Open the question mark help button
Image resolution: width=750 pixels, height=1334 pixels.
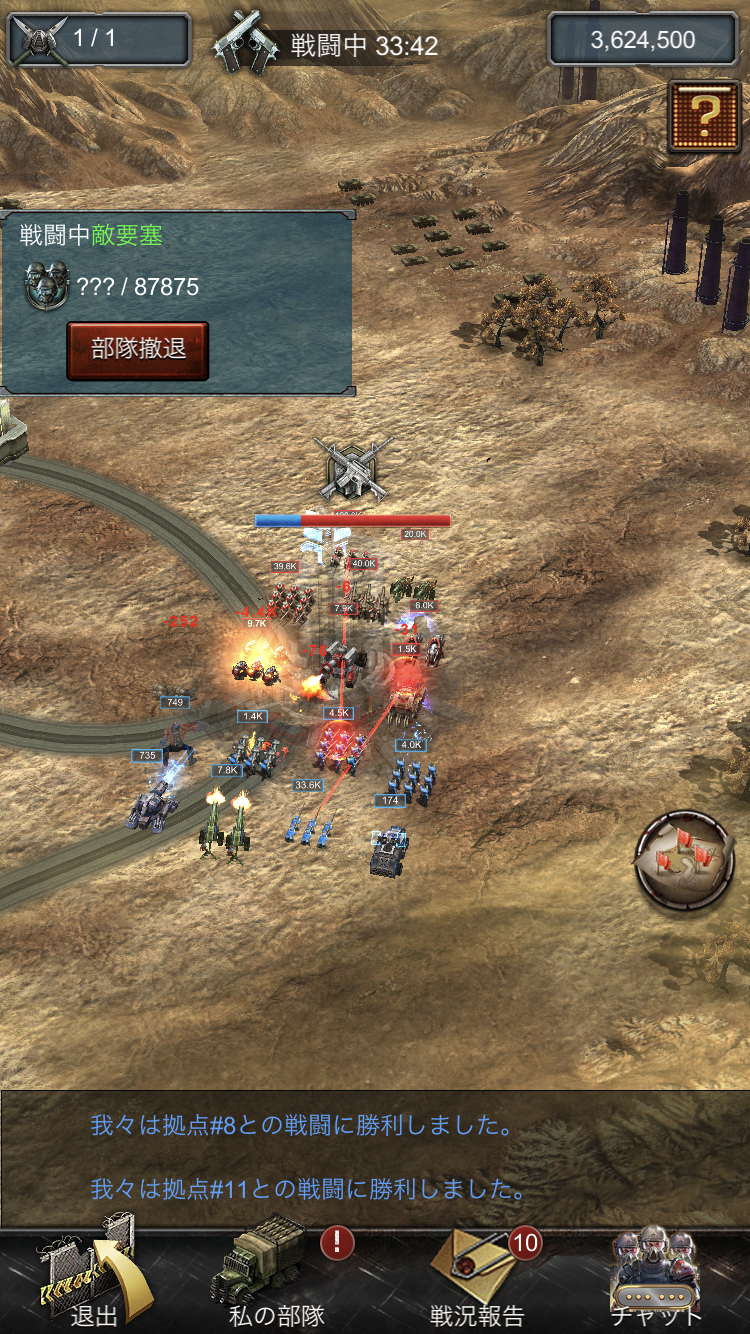point(704,116)
